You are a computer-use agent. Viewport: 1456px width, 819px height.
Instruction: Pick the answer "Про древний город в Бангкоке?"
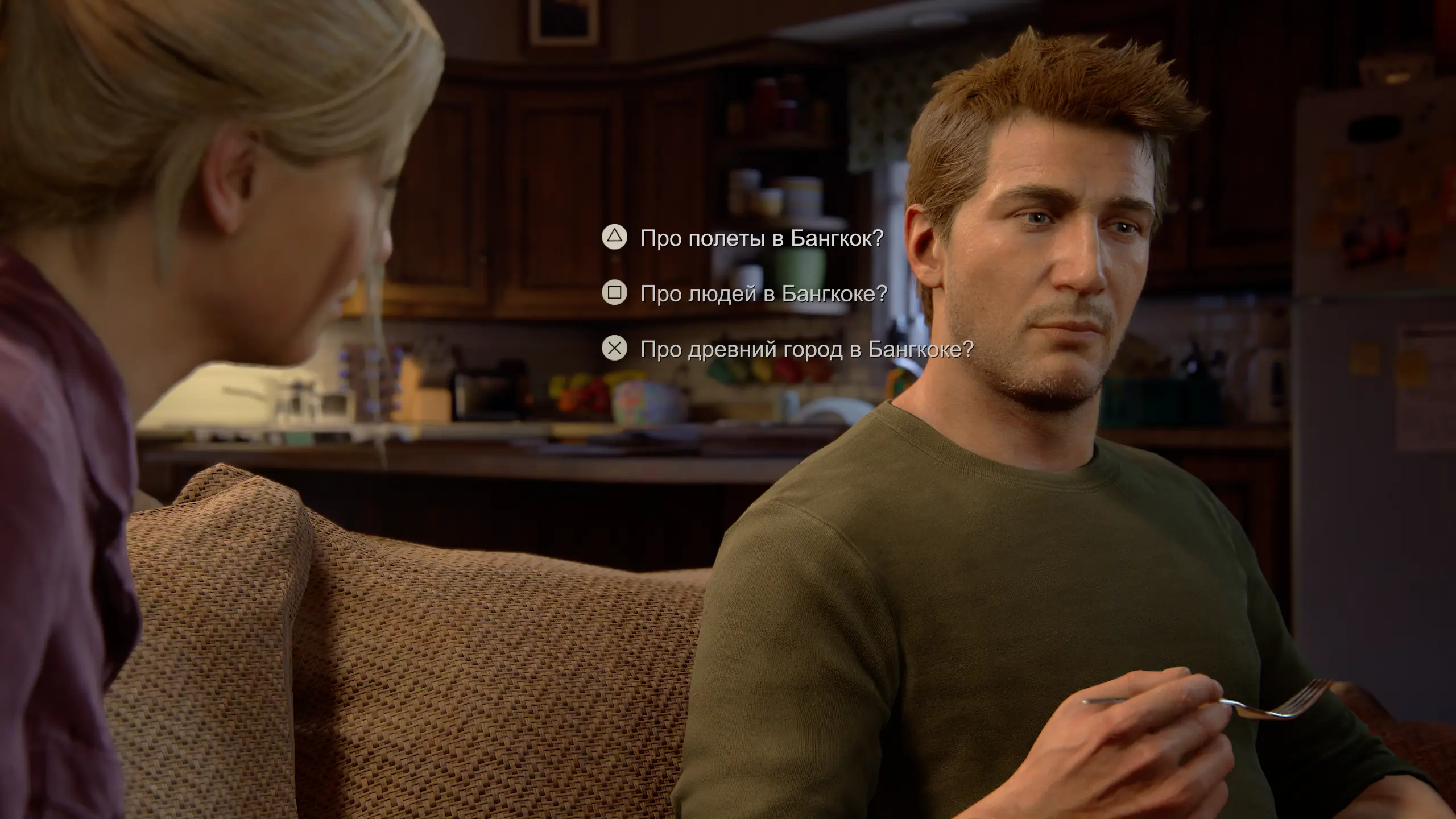pos(806,349)
